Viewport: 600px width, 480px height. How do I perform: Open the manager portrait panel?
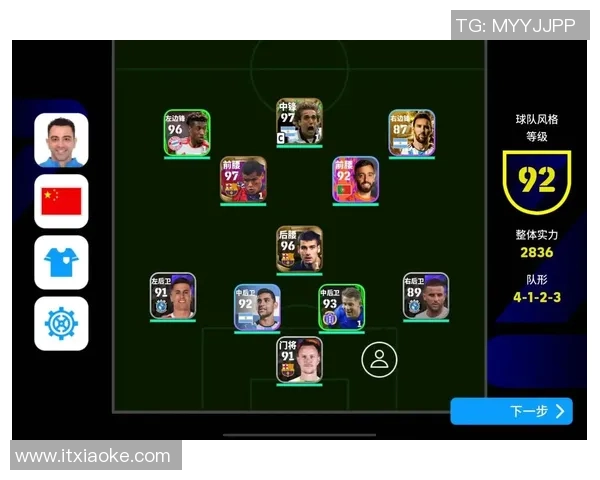point(61,140)
